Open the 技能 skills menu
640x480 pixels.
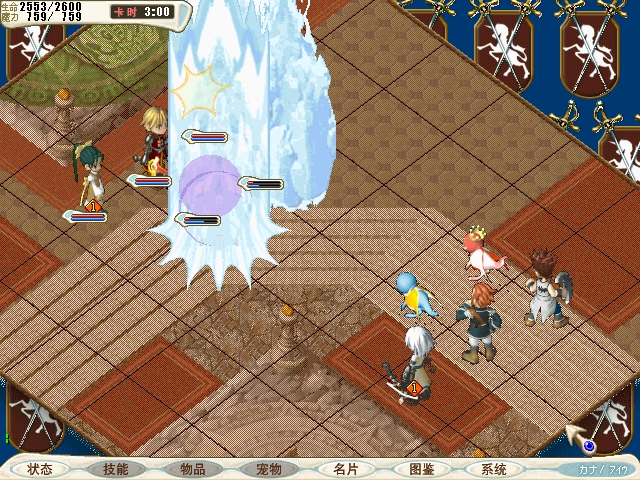point(116,468)
